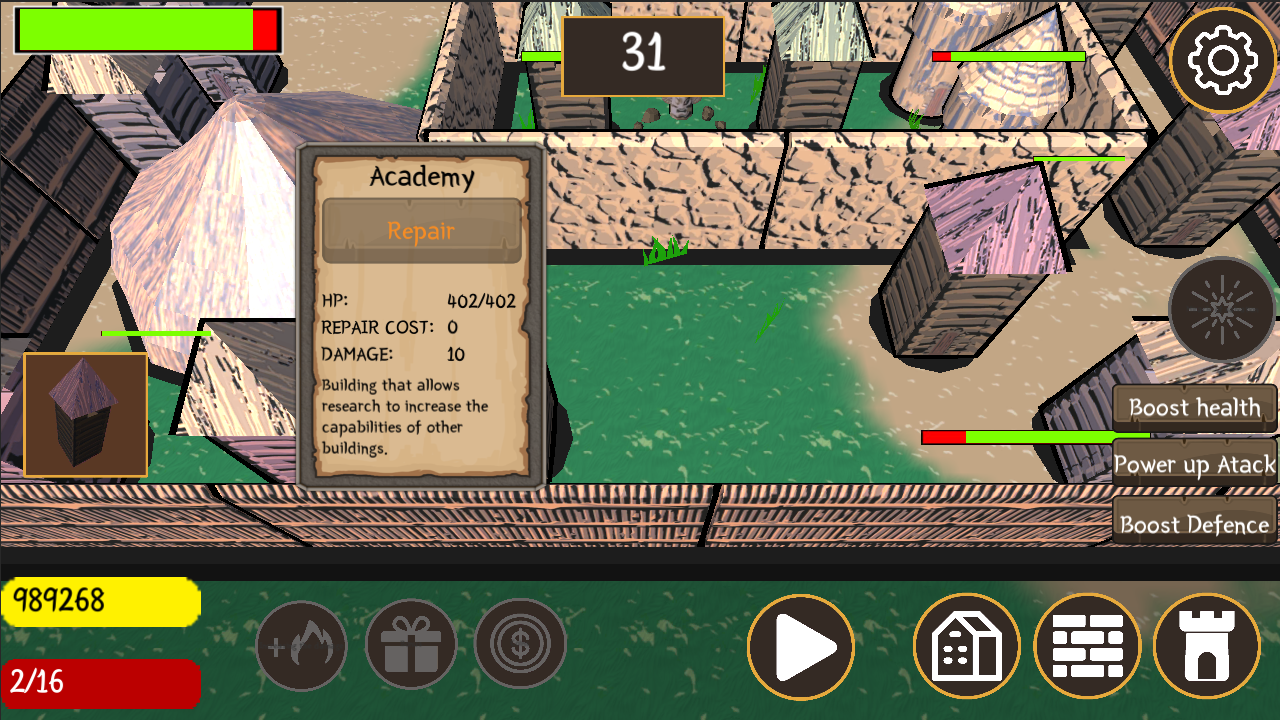This screenshot has height=720, width=1280.
Task: Click the Boost health button
Action: pos(1193,408)
